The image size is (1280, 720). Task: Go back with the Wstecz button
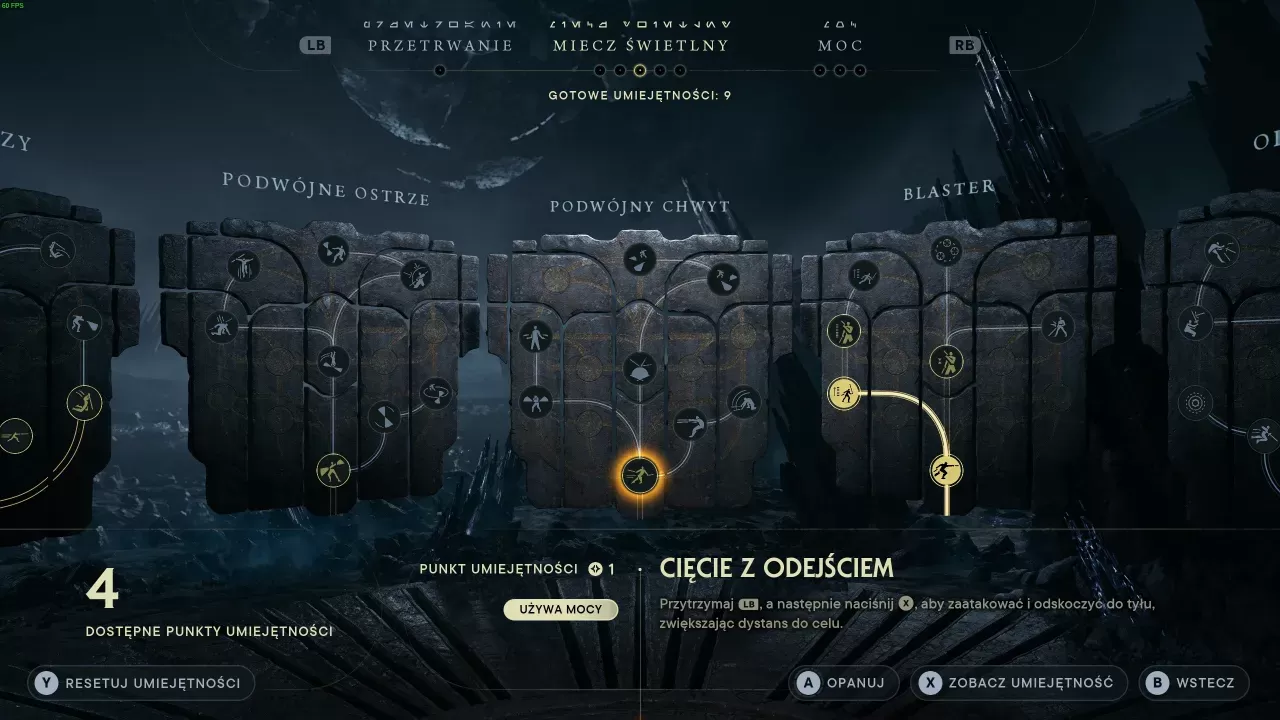[x=1193, y=683]
